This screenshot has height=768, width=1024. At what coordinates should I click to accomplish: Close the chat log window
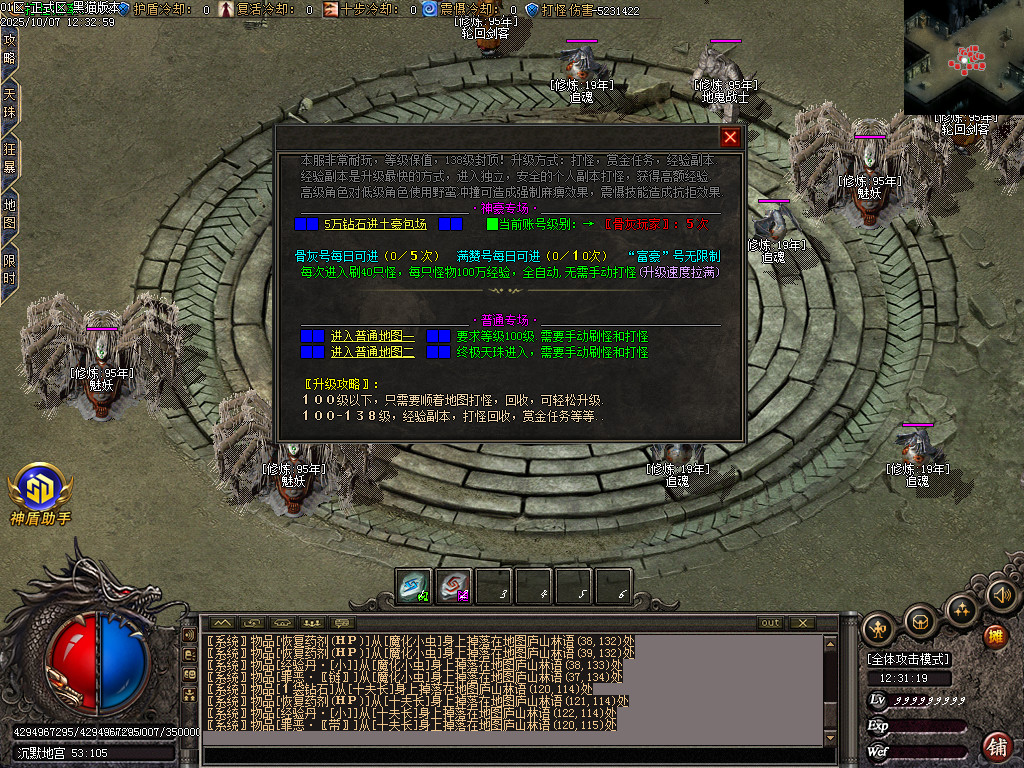[803, 623]
